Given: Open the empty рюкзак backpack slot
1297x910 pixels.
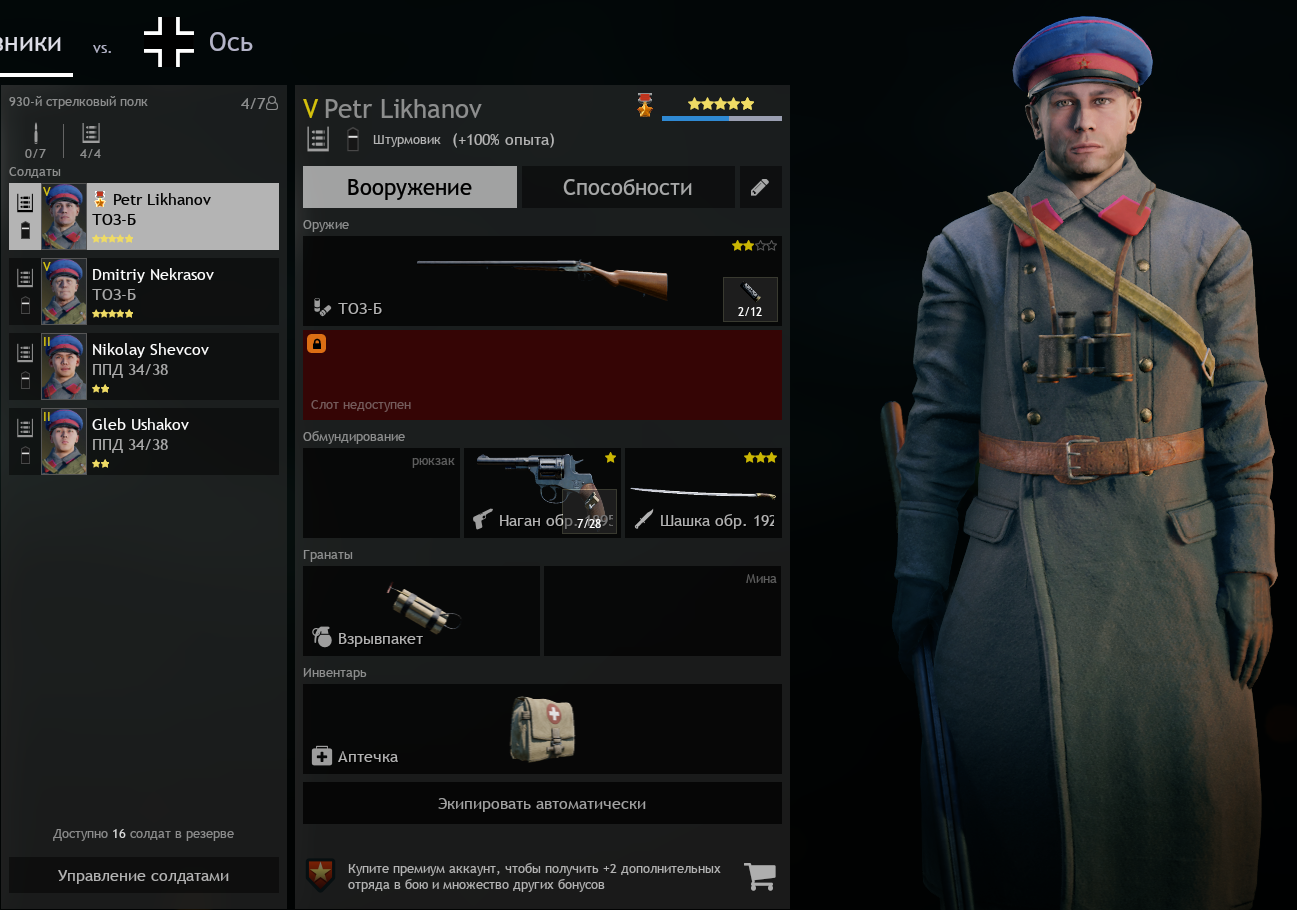Looking at the screenshot, I should [x=381, y=493].
